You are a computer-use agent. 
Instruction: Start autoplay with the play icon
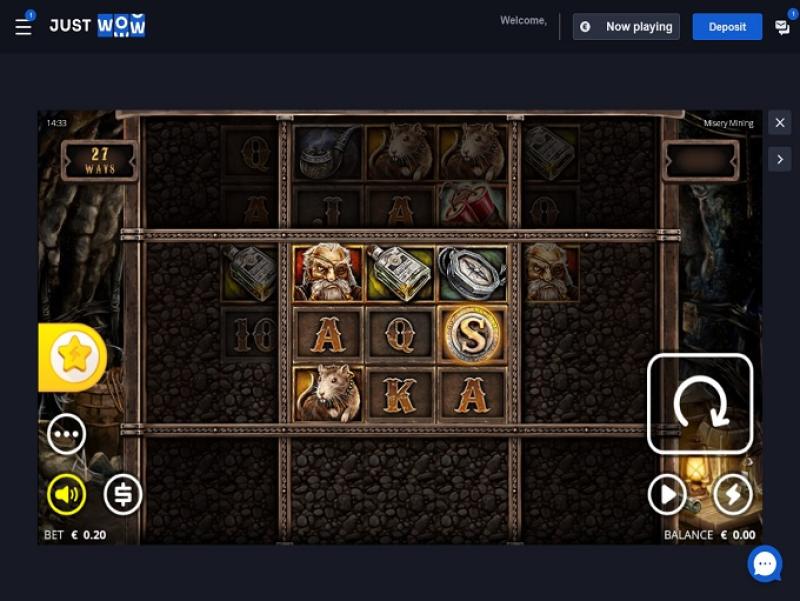point(667,494)
